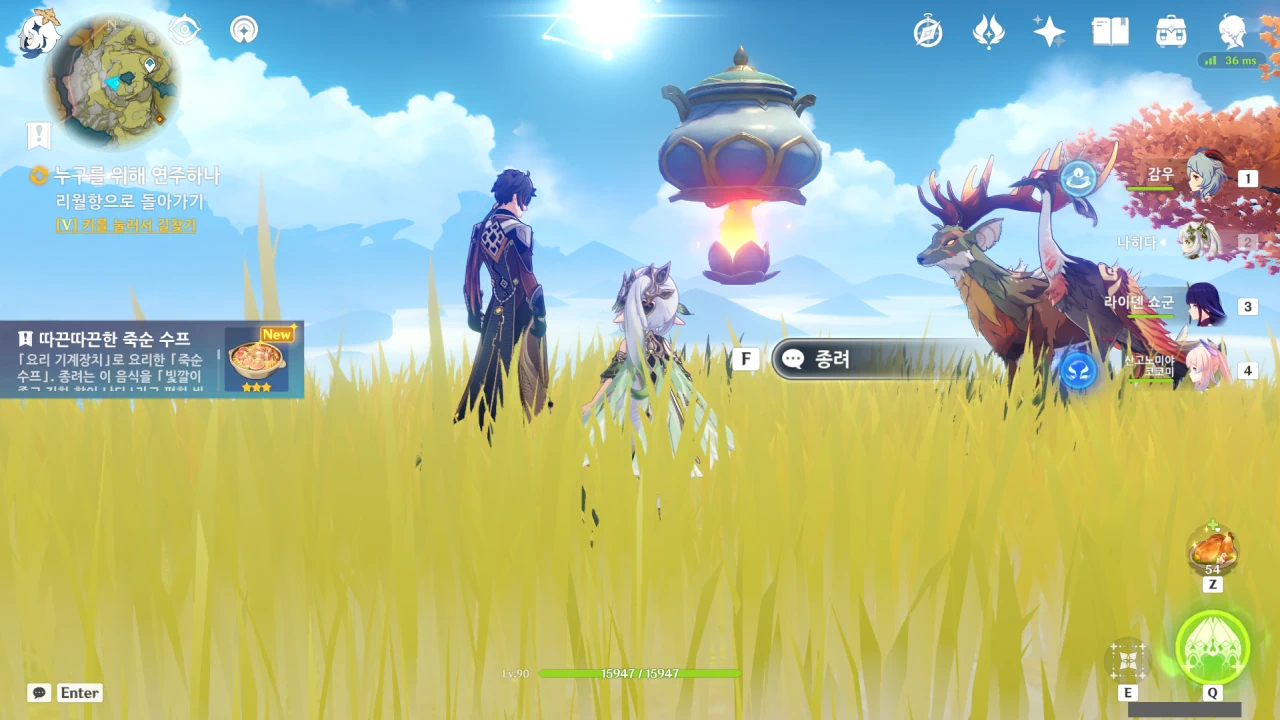Open the adventurer handbook book icon

click(x=1110, y=32)
